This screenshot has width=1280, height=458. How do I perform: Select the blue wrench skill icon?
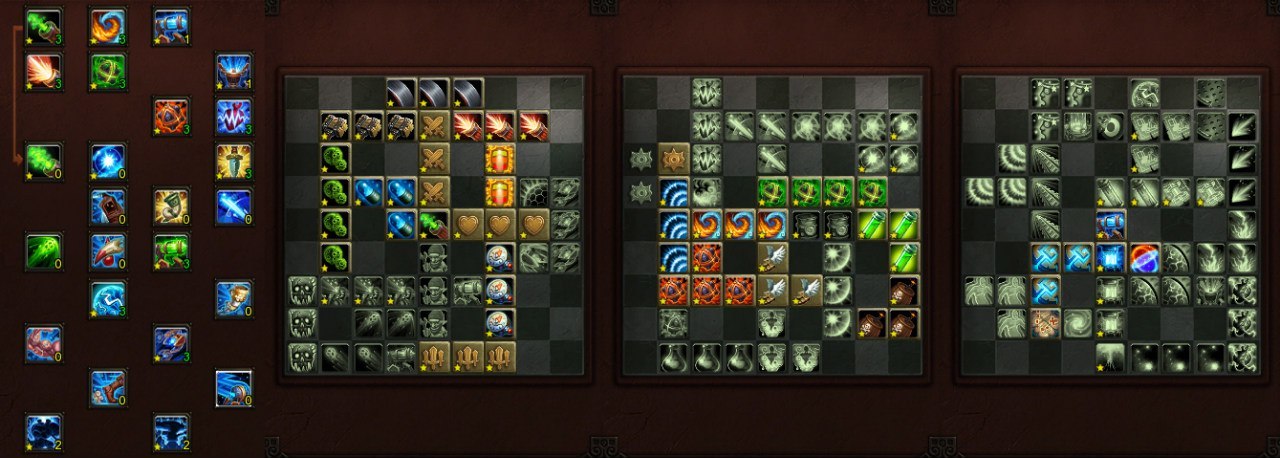pyautogui.click(x=108, y=251)
